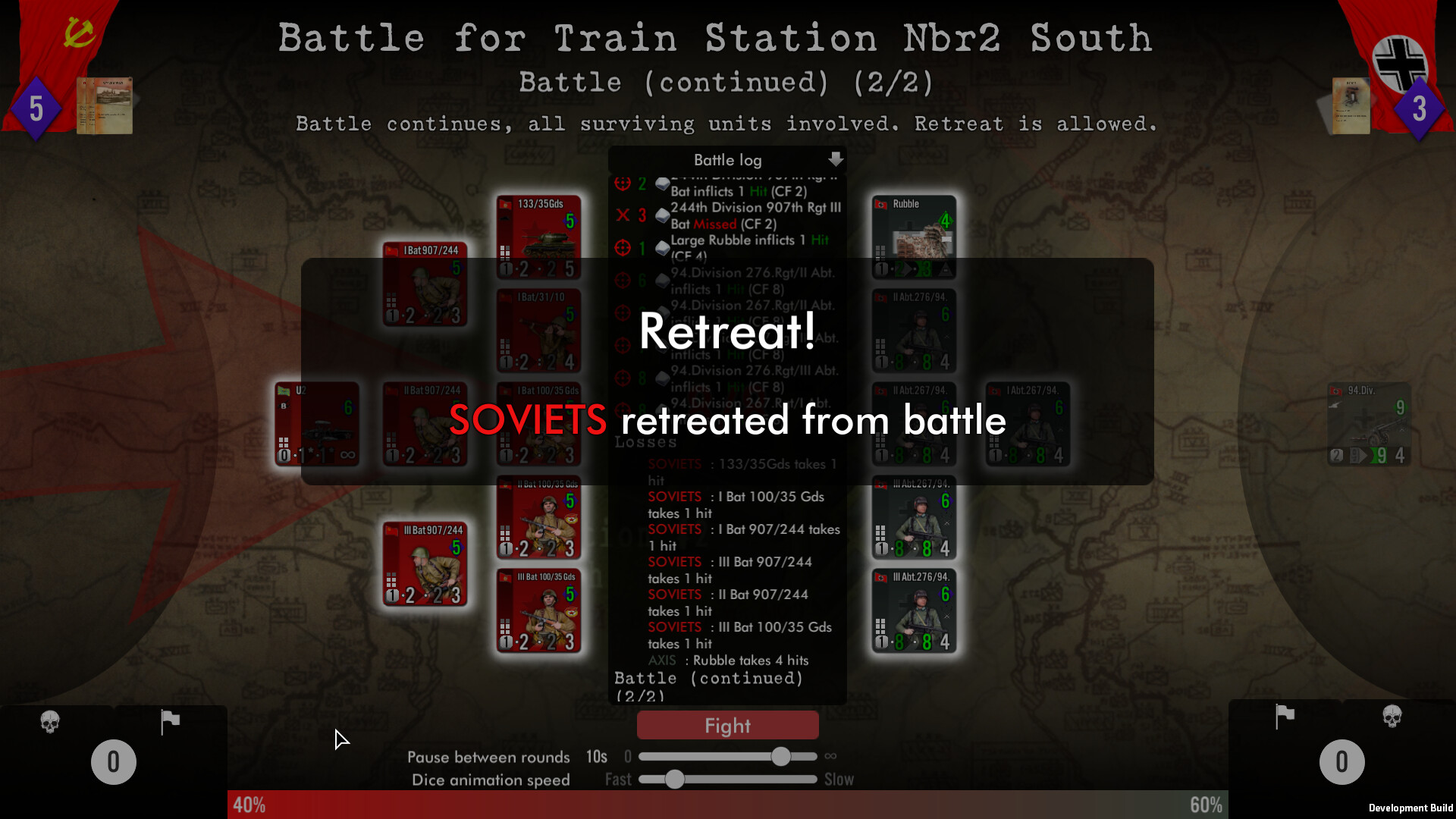The height and width of the screenshot is (819, 1456).
Task: Click the German flag on the Rubble card
Action: pyautogui.click(x=882, y=203)
